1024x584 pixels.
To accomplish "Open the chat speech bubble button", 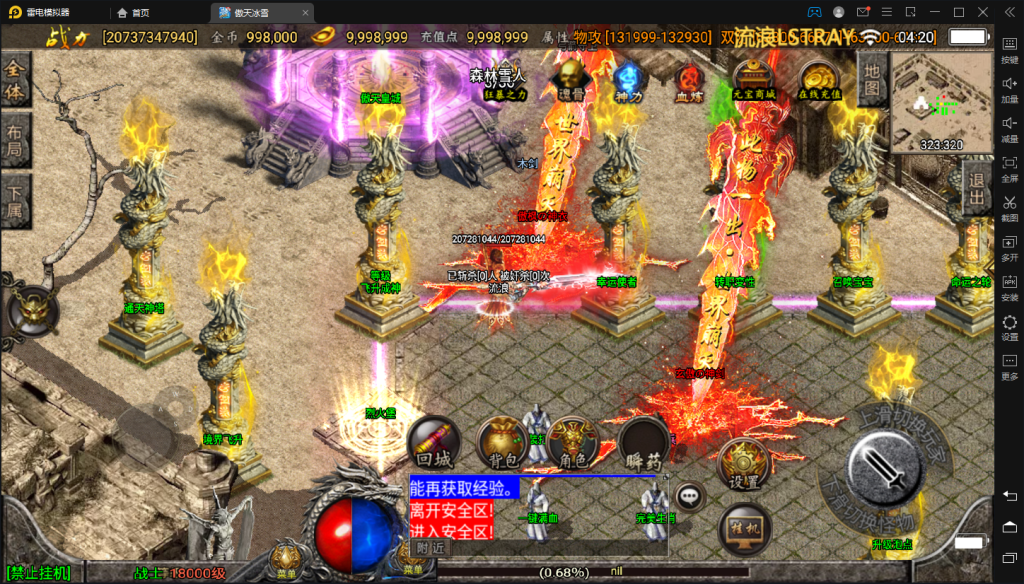I will point(688,496).
